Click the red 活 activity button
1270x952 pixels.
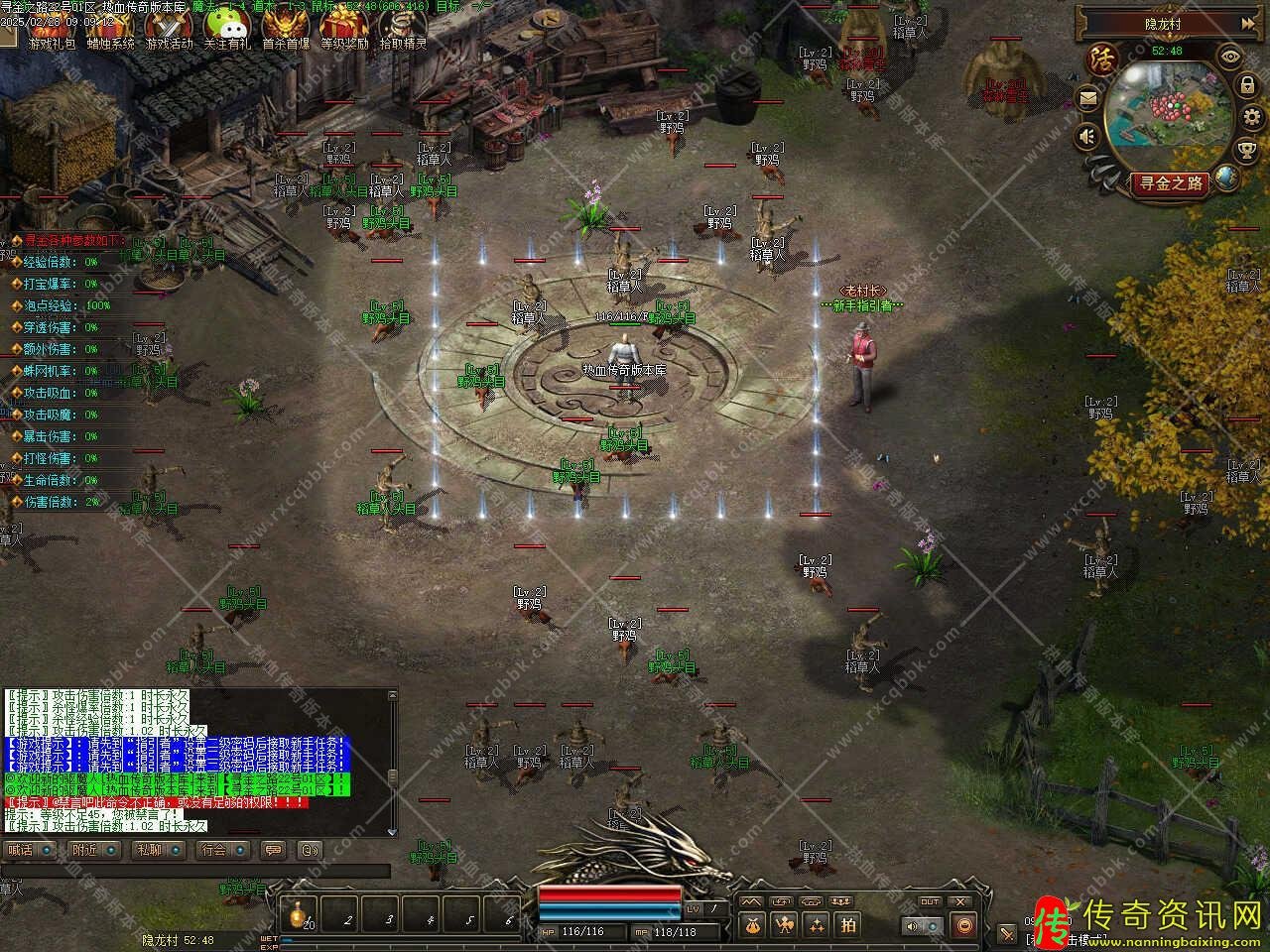pos(1100,59)
